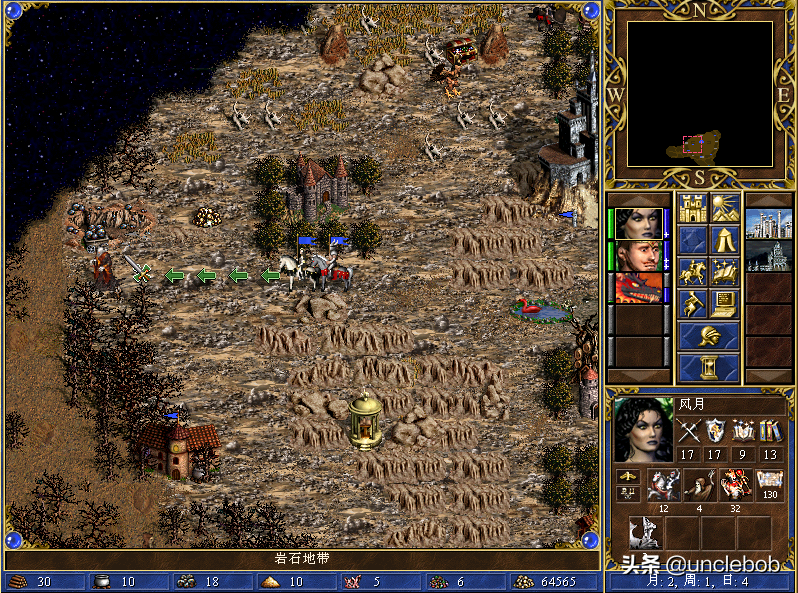The height and width of the screenshot is (593, 798).
Task: Select the flaming creature stack of 32
Action: tap(735, 484)
